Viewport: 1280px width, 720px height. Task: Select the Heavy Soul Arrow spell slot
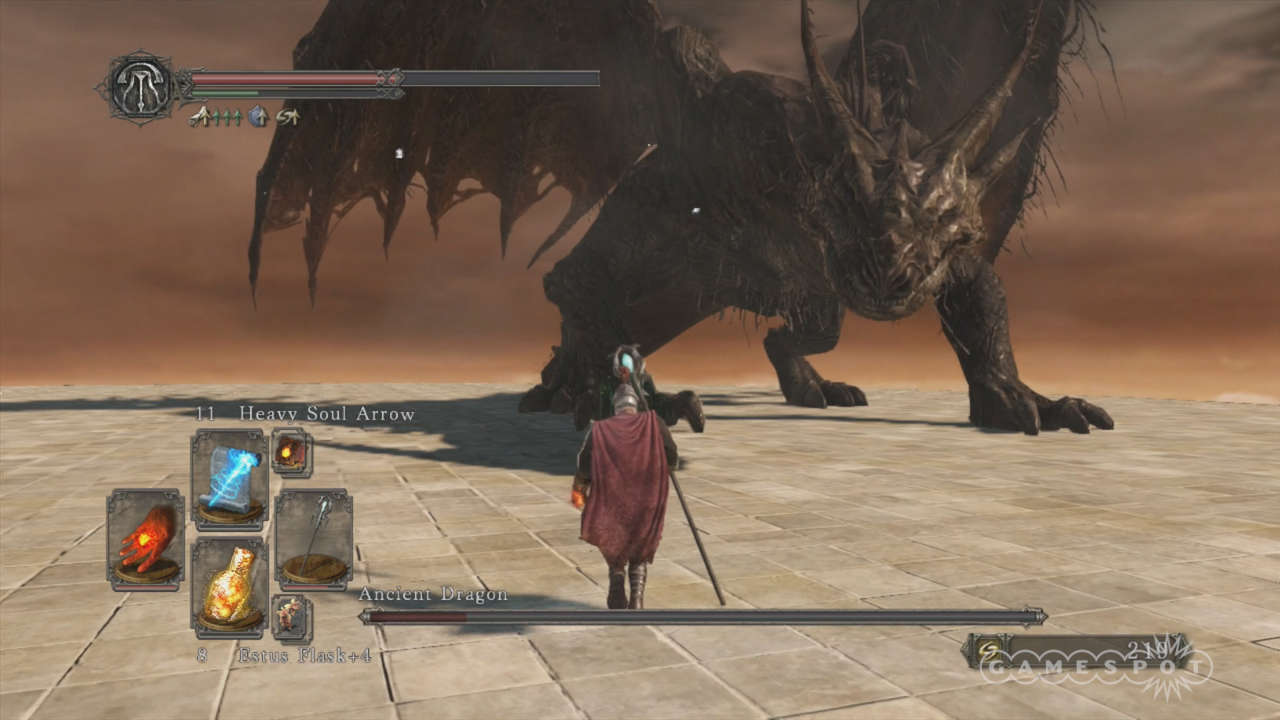tap(230, 478)
